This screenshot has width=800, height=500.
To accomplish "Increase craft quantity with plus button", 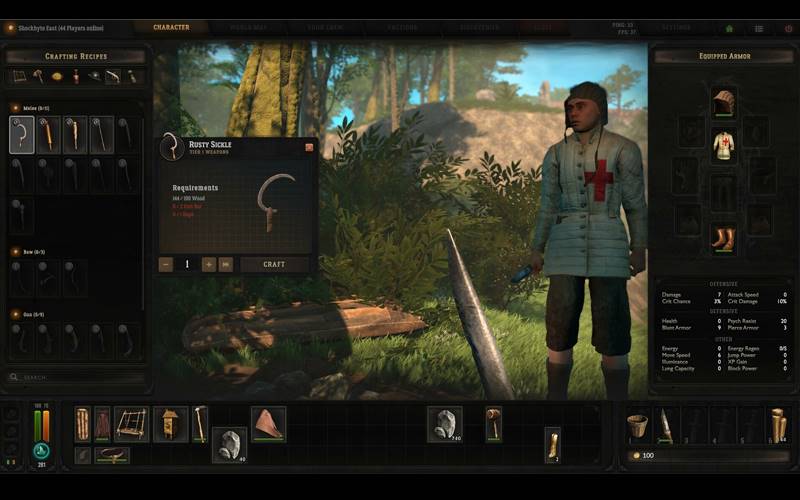I will click(x=209, y=264).
